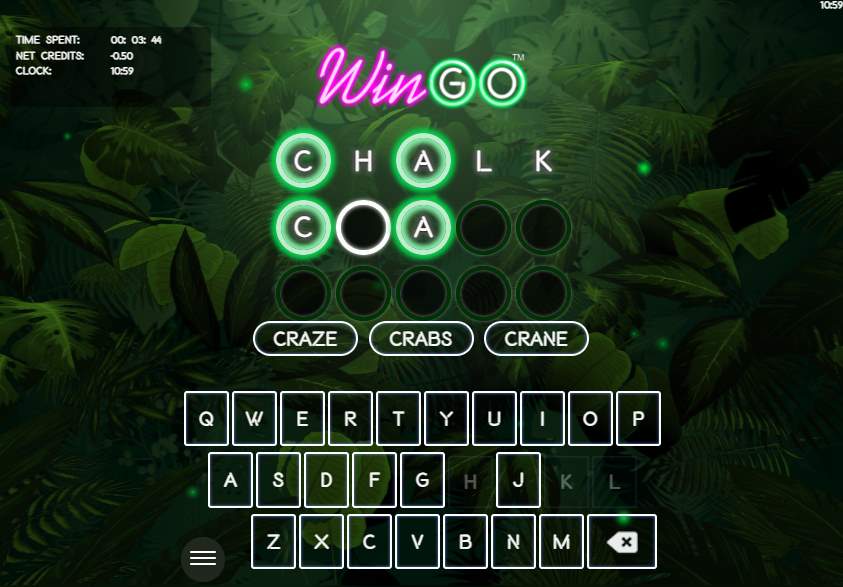Select the letter G key
This screenshot has height=587, width=843.
click(423, 480)
